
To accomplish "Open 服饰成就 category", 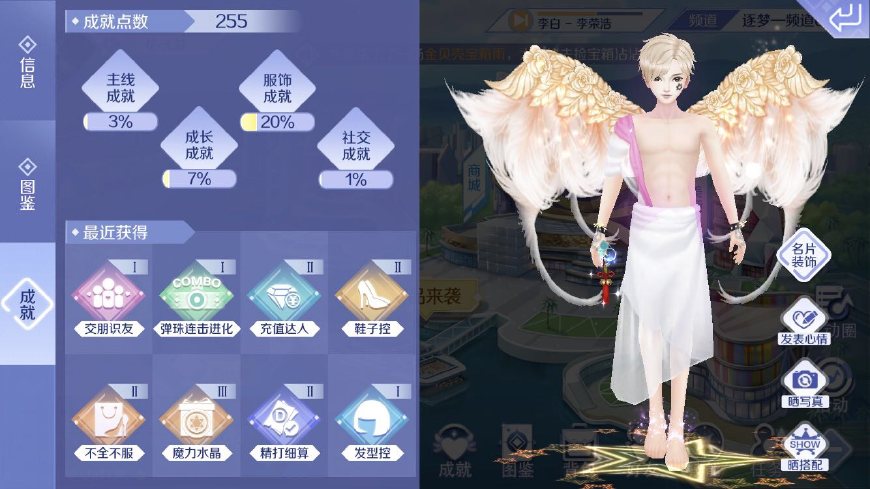I will click(x=277, y=89).
